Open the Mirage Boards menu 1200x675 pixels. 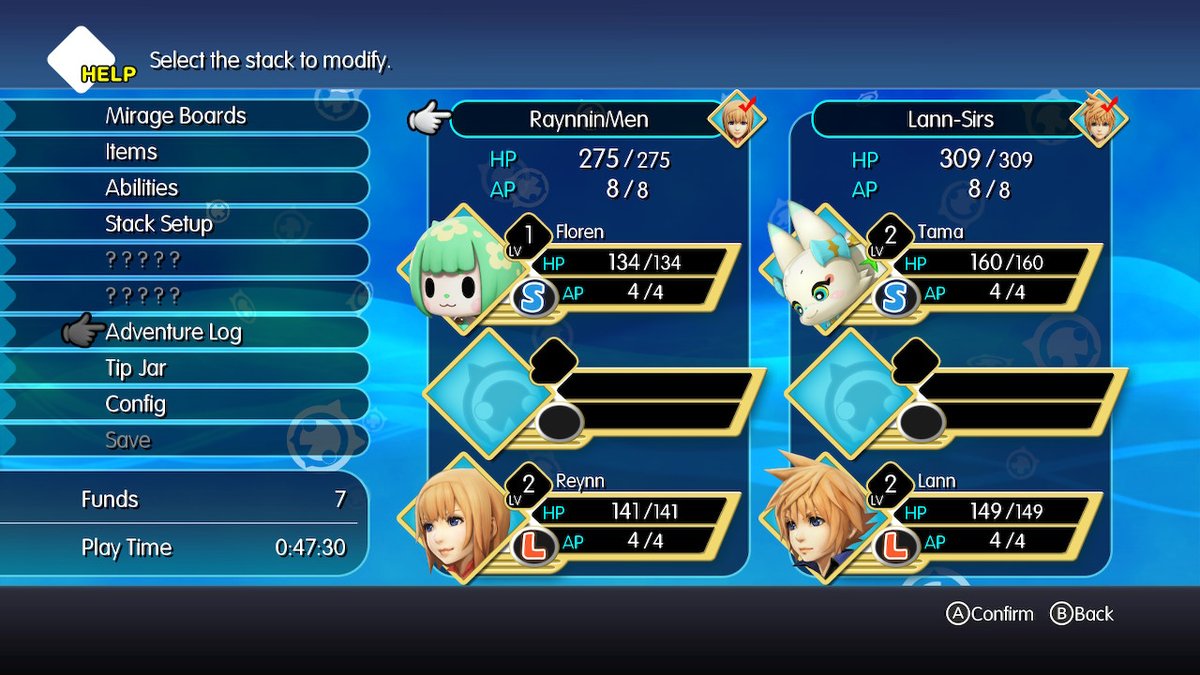coord(176,116)
